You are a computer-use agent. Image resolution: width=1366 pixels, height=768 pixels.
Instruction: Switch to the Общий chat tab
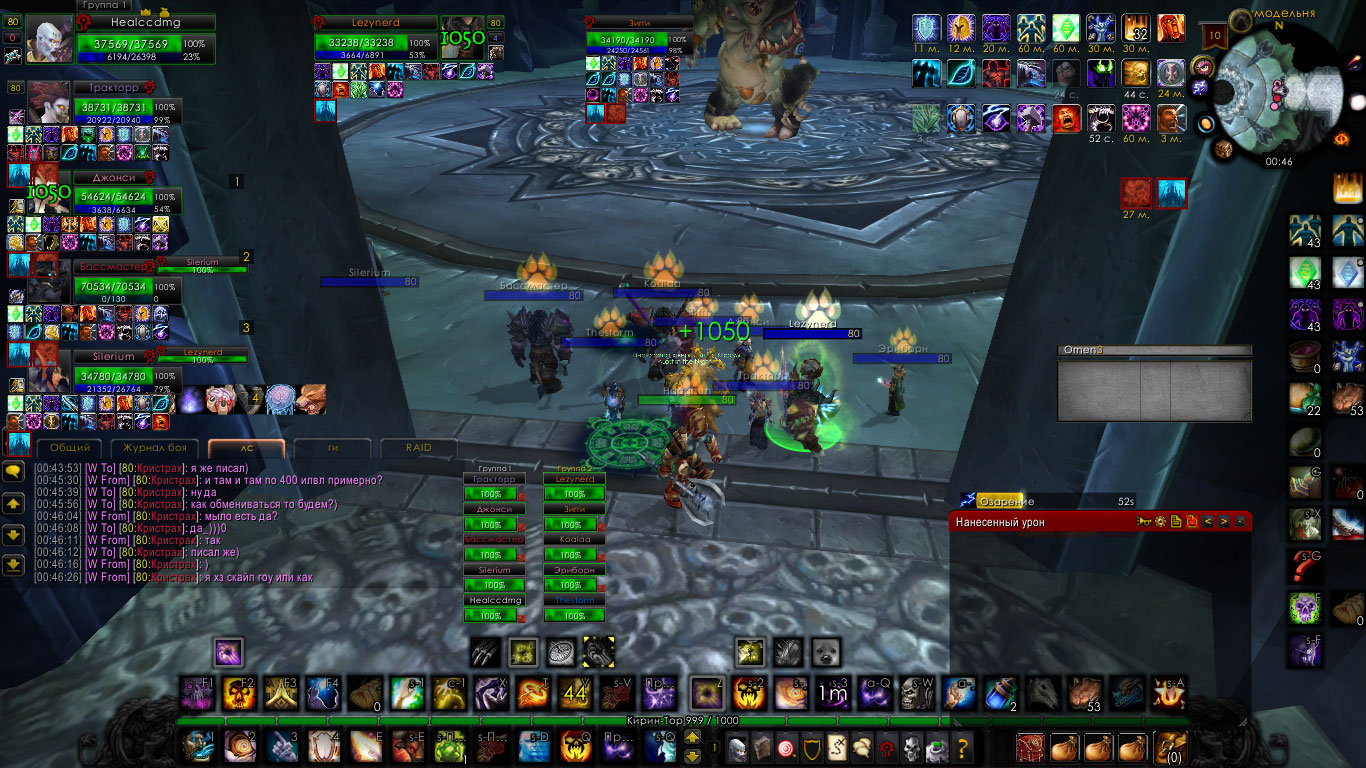click(x=70, y=448)
